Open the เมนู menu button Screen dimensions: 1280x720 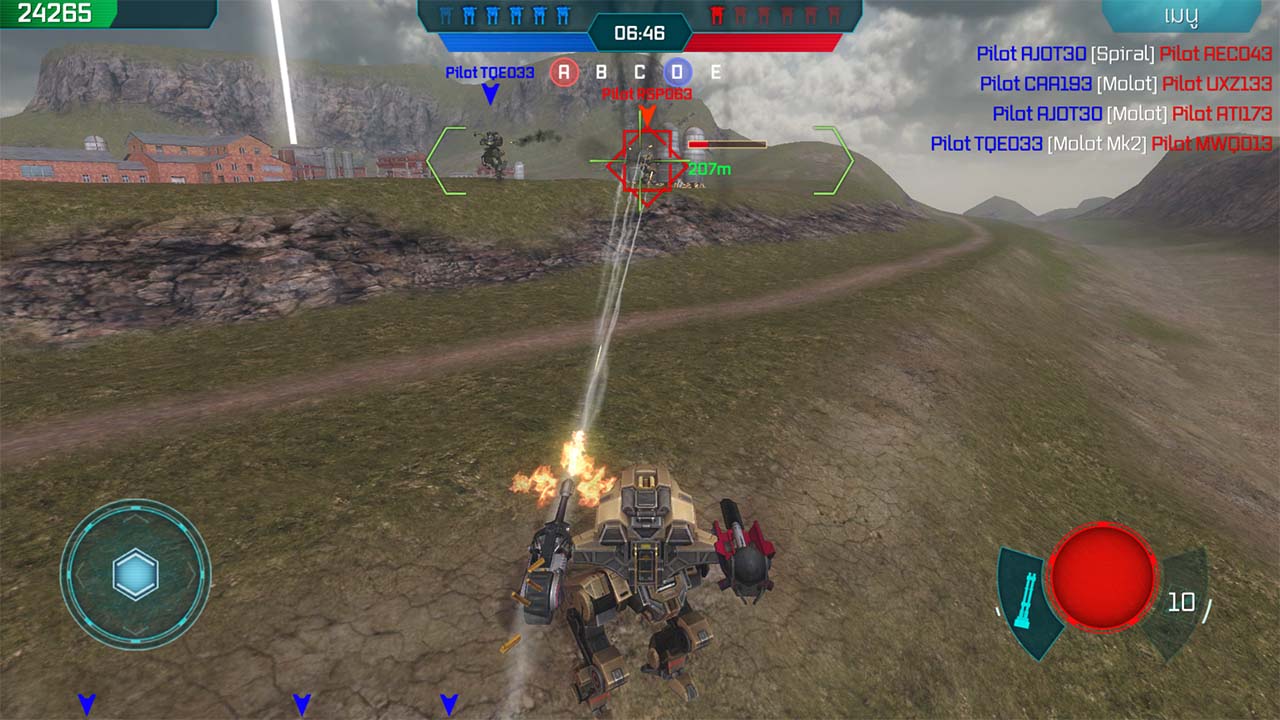[1181, 15]
